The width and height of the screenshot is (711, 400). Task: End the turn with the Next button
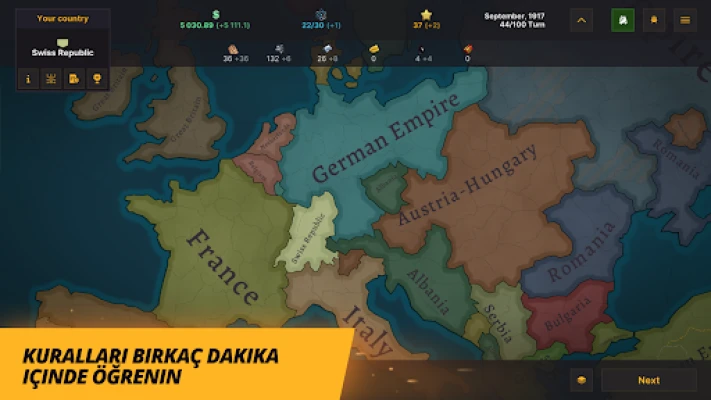click(x=648, y=380)
